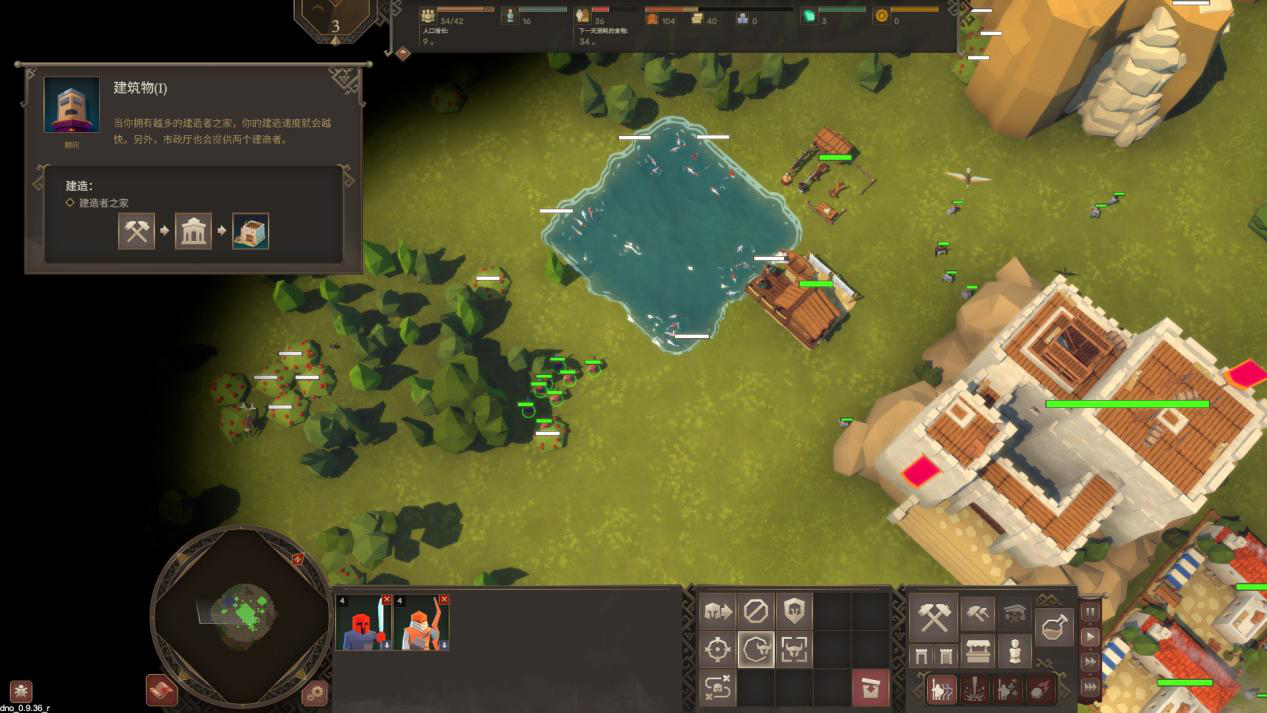The image size is (1267, 713).
Task: Remove the archer group with its X
Action: tap(444, 599)
